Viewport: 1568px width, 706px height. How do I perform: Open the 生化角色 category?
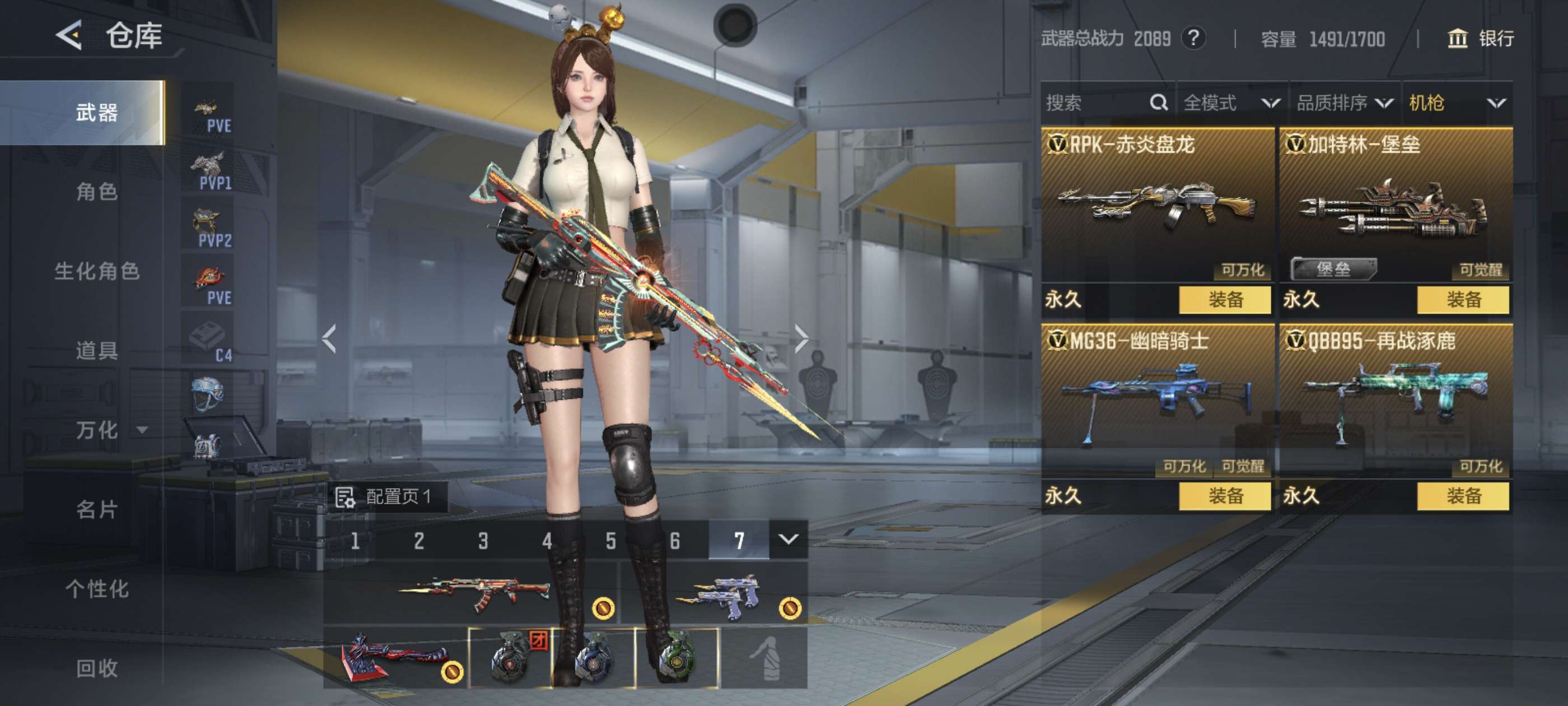[97, 271]
